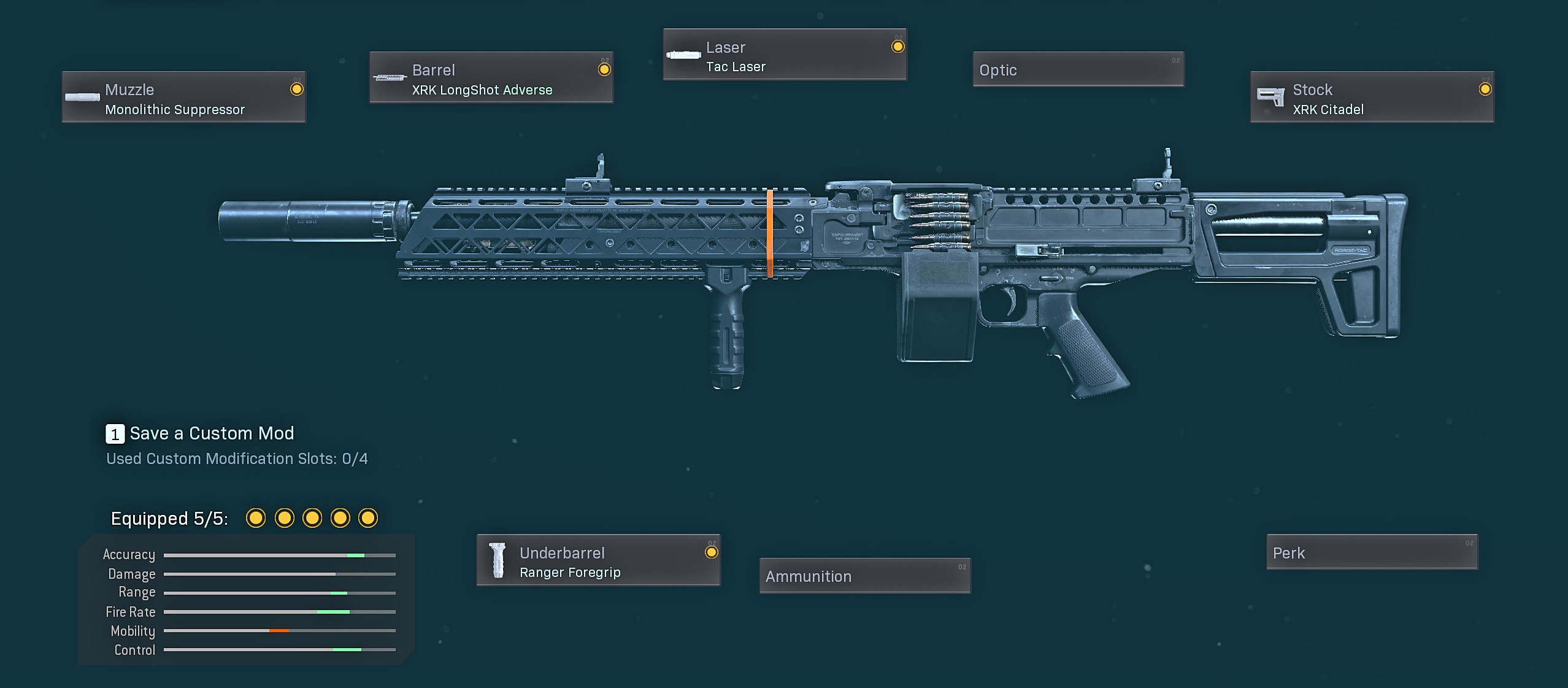This screenshot has height=688, width=1568.
Task: Choose the empty Optic attachment slot
Action: pos(1078,69)
